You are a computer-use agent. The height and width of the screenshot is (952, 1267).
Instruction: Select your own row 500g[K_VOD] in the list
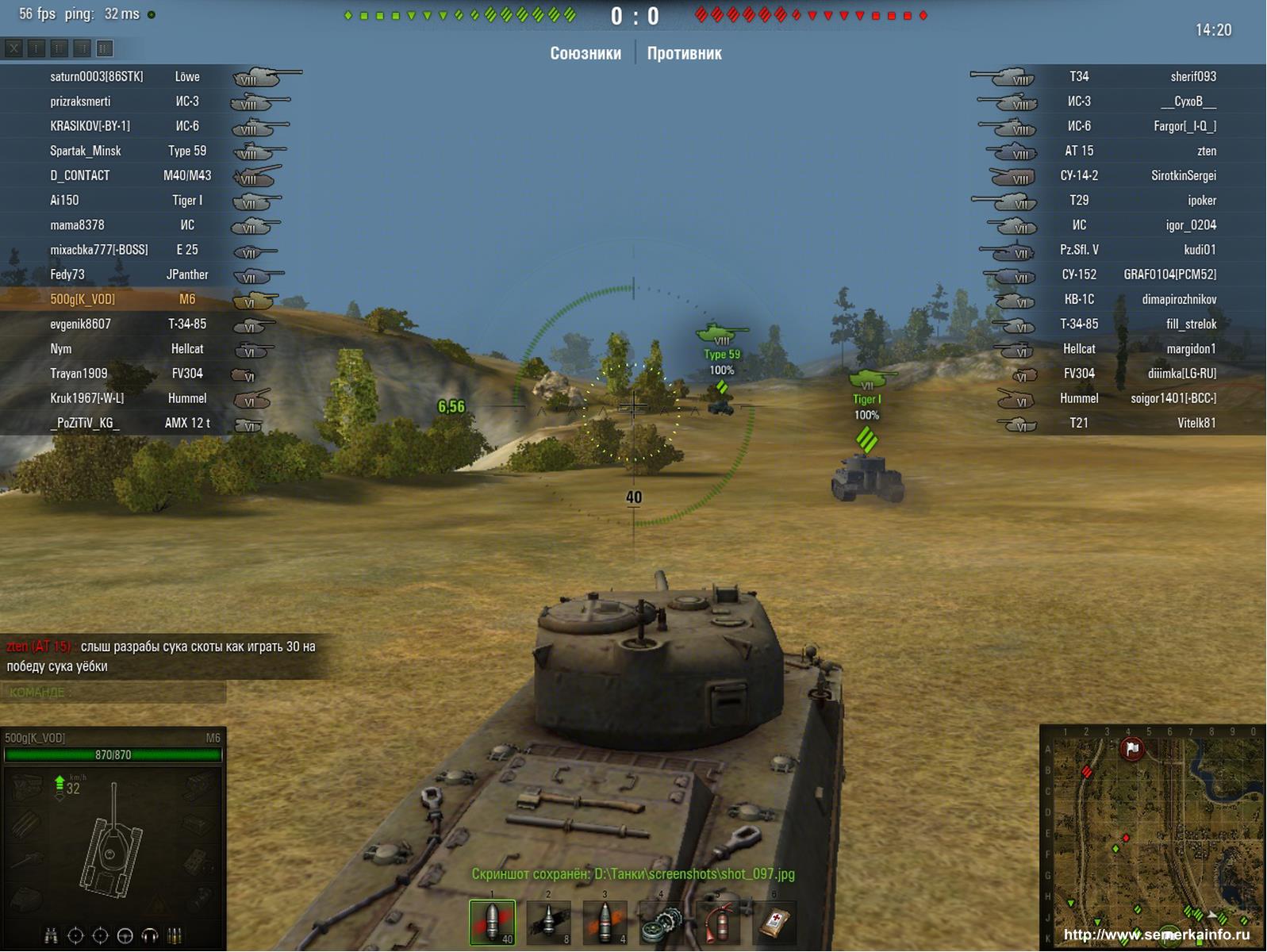[x=83, y=299]
